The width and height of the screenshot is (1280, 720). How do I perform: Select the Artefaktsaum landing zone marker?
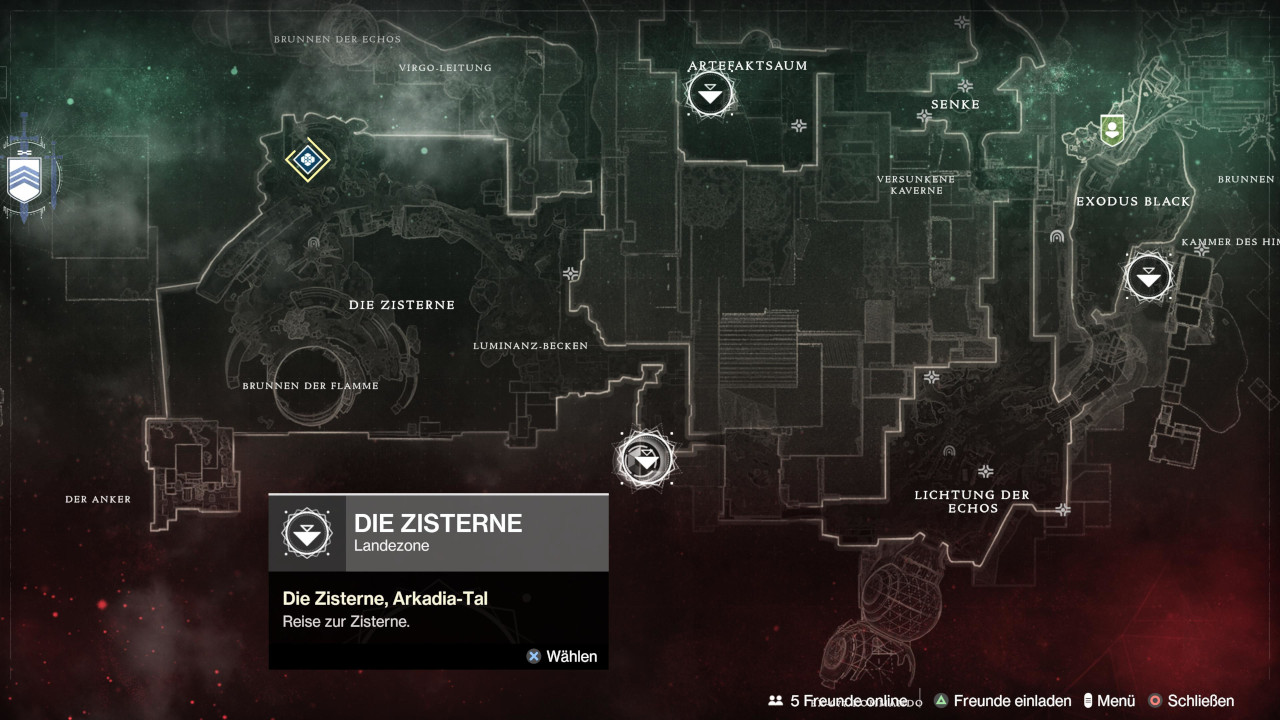[x=710, y=95]
